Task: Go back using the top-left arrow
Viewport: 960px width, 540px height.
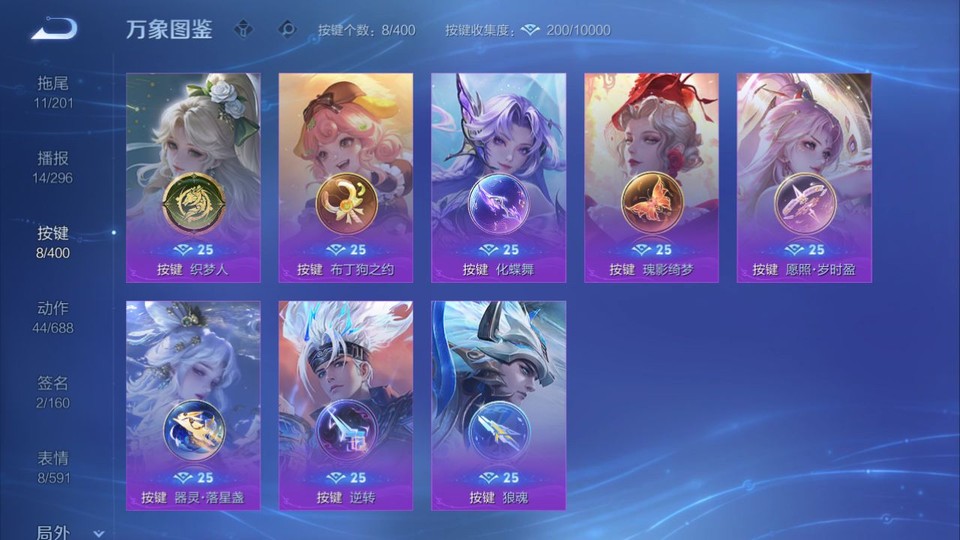Action: 53,29
